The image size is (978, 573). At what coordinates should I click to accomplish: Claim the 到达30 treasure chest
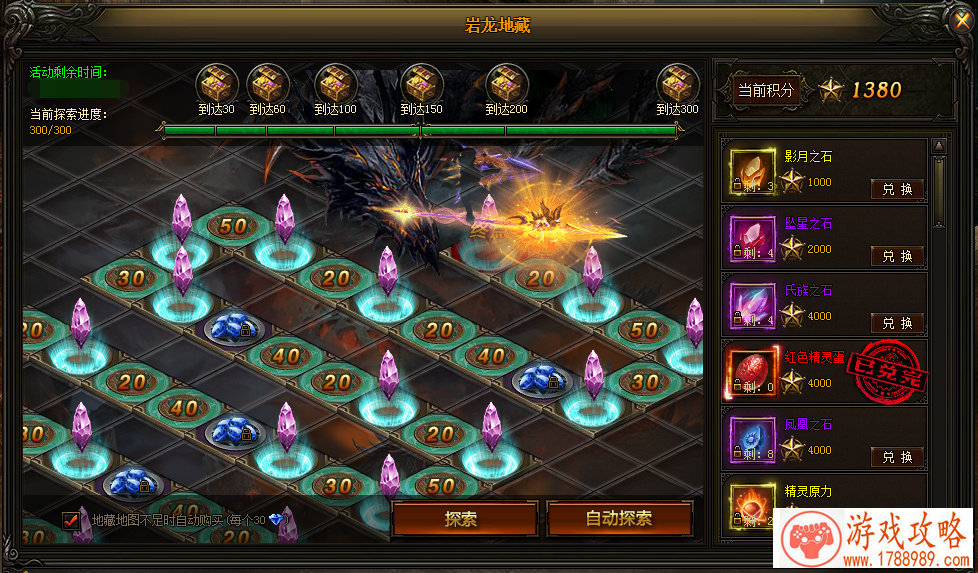215,82
